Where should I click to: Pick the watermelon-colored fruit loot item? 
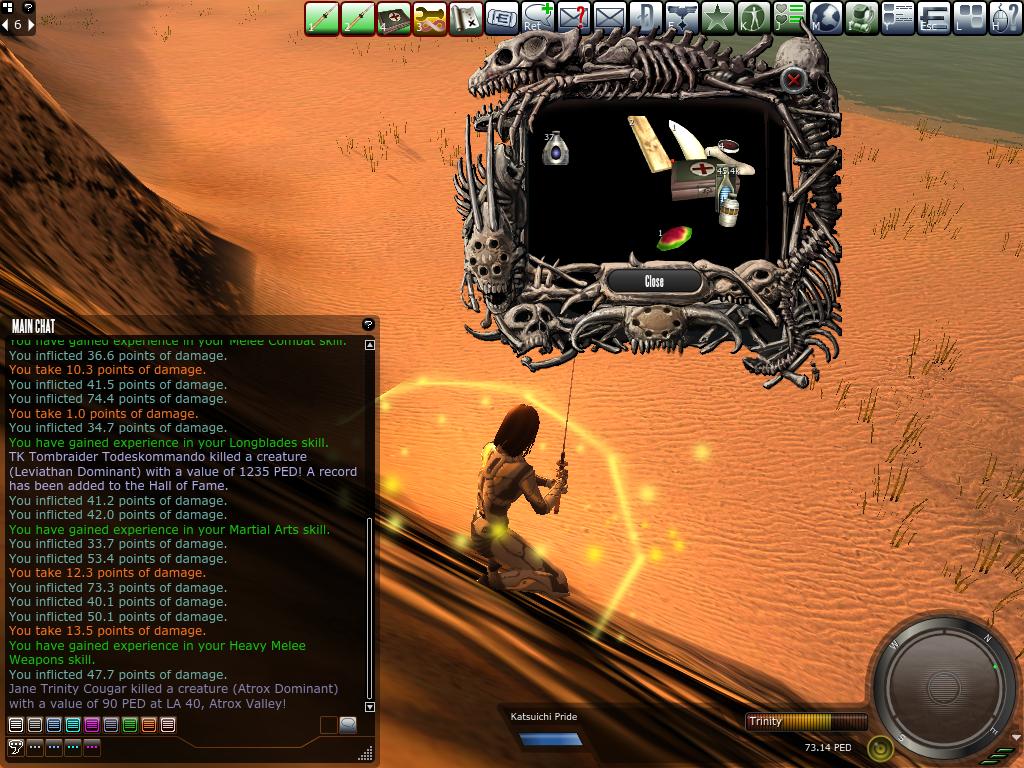coord(675,238)
